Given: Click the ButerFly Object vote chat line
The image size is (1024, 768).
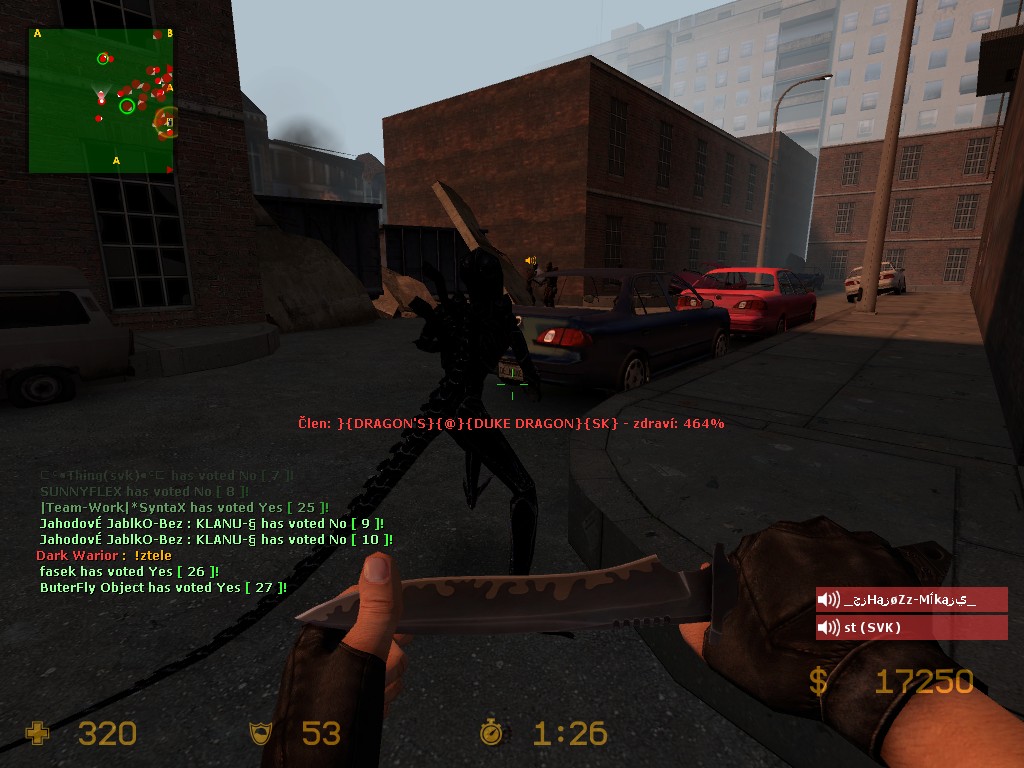Looking at the screenshot, I should (x=163, y=587).
